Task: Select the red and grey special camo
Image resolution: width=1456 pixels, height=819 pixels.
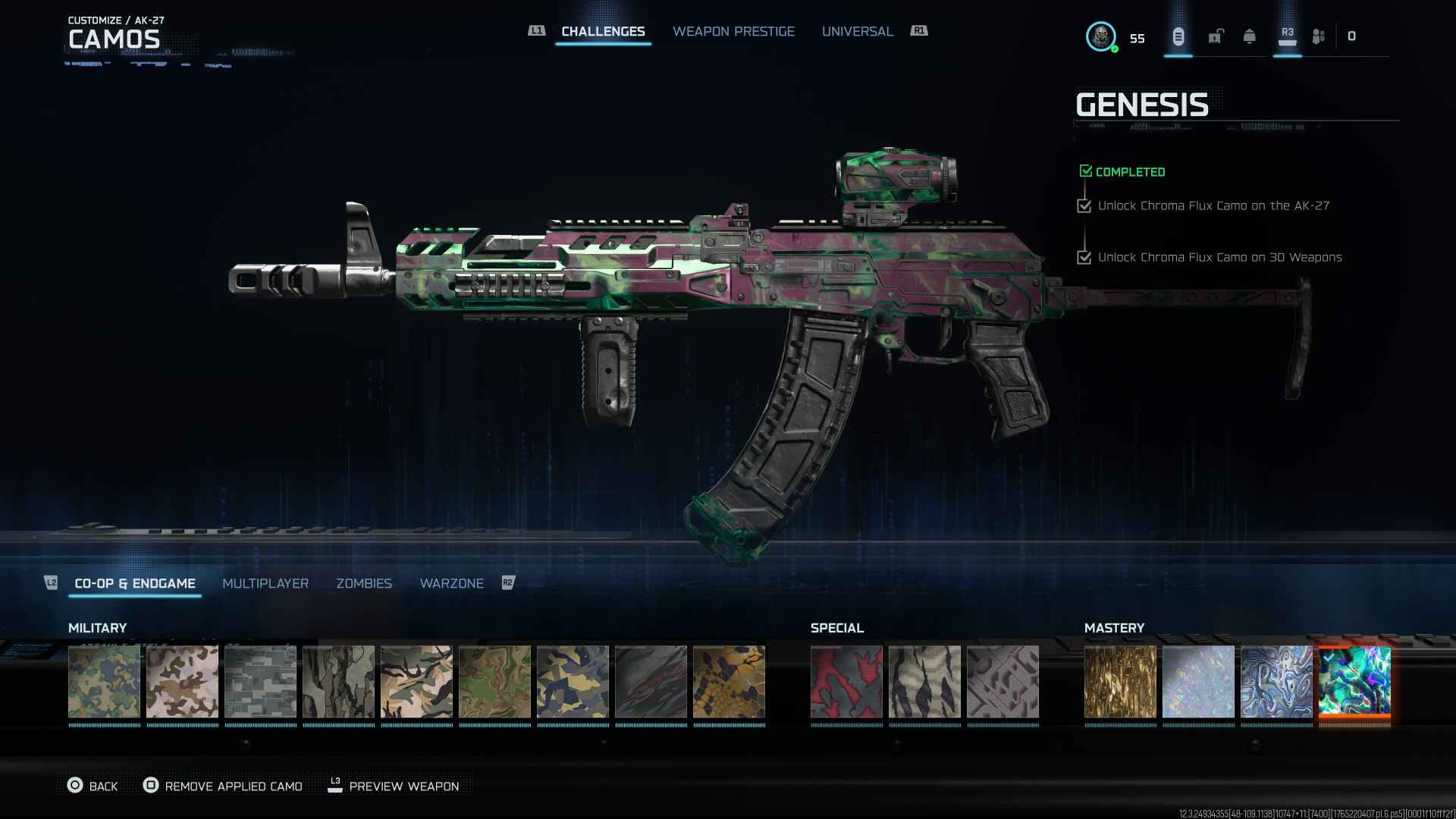Action: click(846, 681)
